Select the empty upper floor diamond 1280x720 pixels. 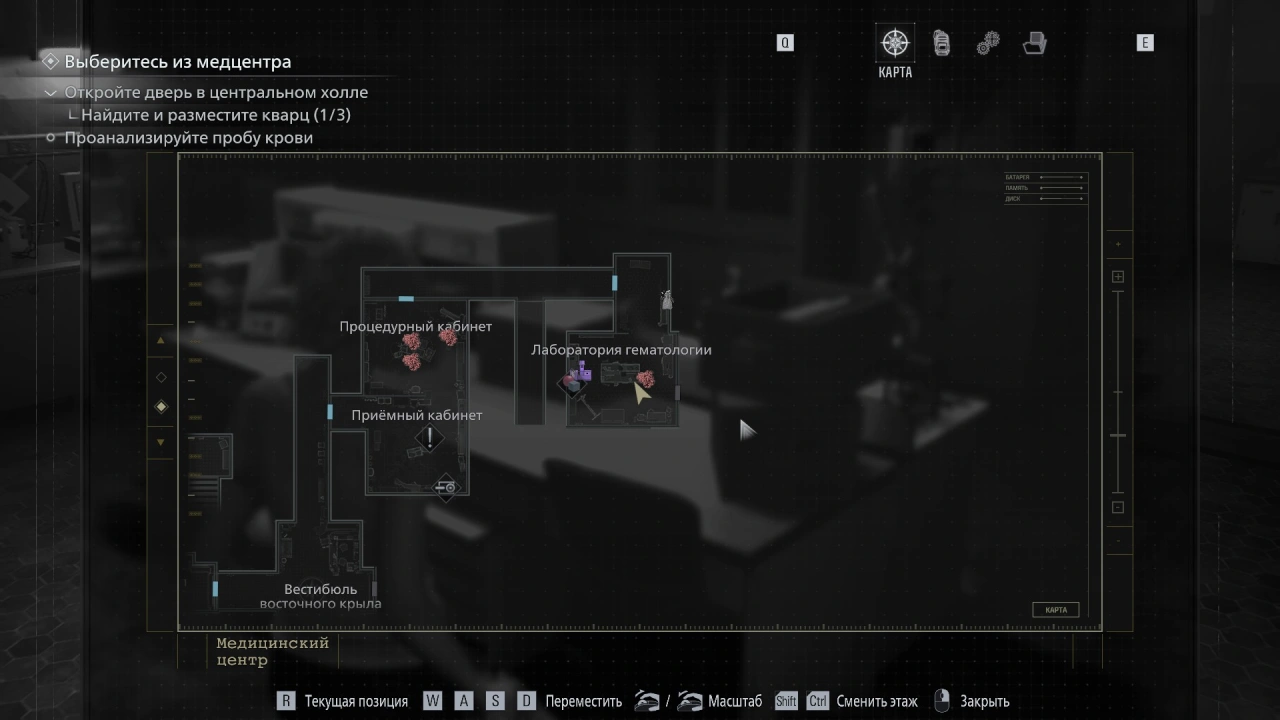(161, 377)
